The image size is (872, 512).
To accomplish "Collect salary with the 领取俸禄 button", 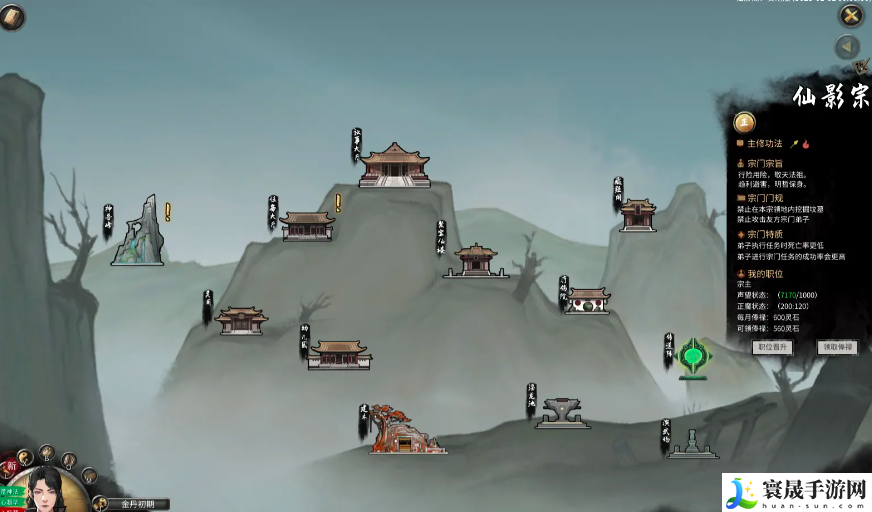I will click(x=836, y=347).
